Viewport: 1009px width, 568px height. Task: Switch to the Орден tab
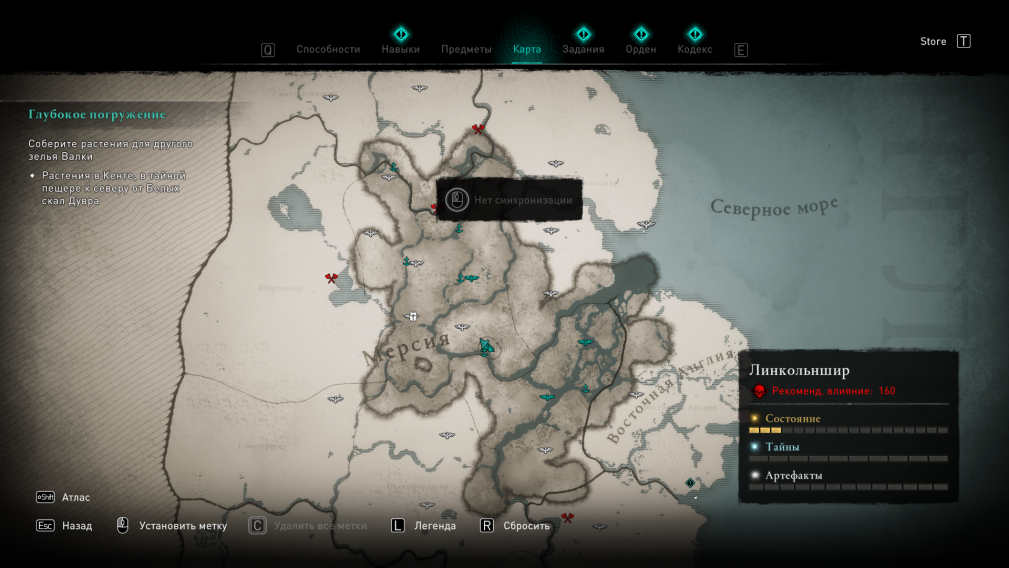(641, 49)
